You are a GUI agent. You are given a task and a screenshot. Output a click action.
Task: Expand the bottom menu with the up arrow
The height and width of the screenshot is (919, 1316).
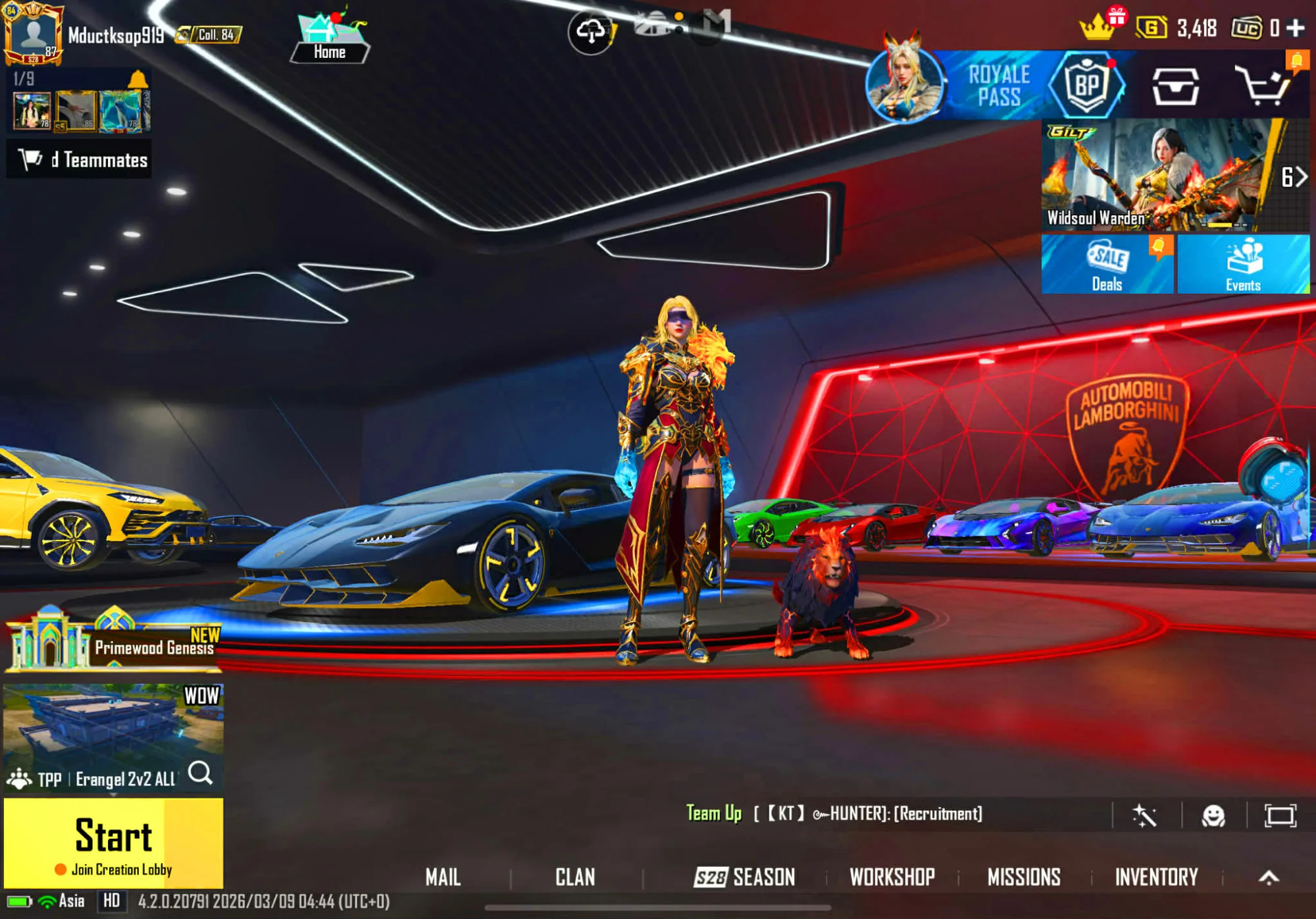[x=1269, y=877]
